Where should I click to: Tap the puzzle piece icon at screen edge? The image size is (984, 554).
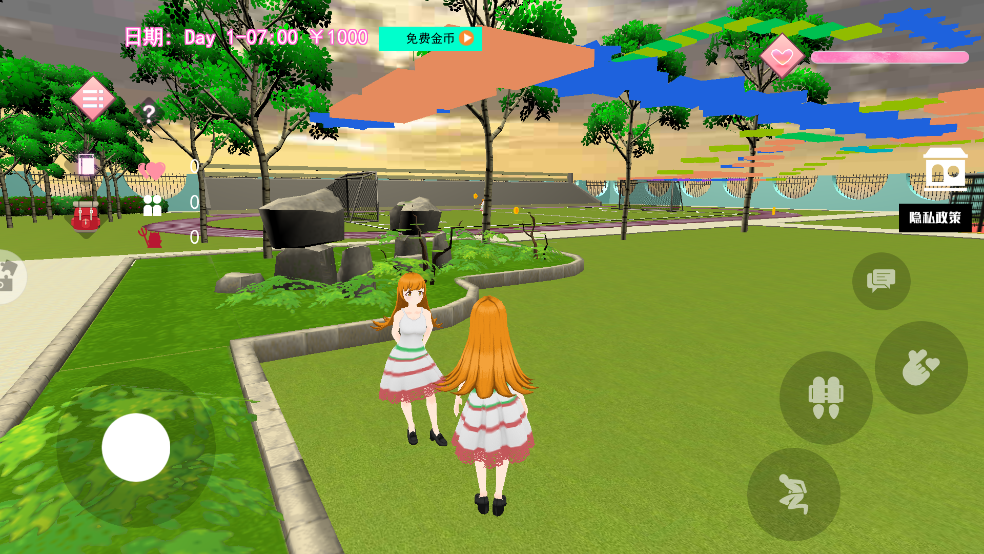[x=8, y=276]
